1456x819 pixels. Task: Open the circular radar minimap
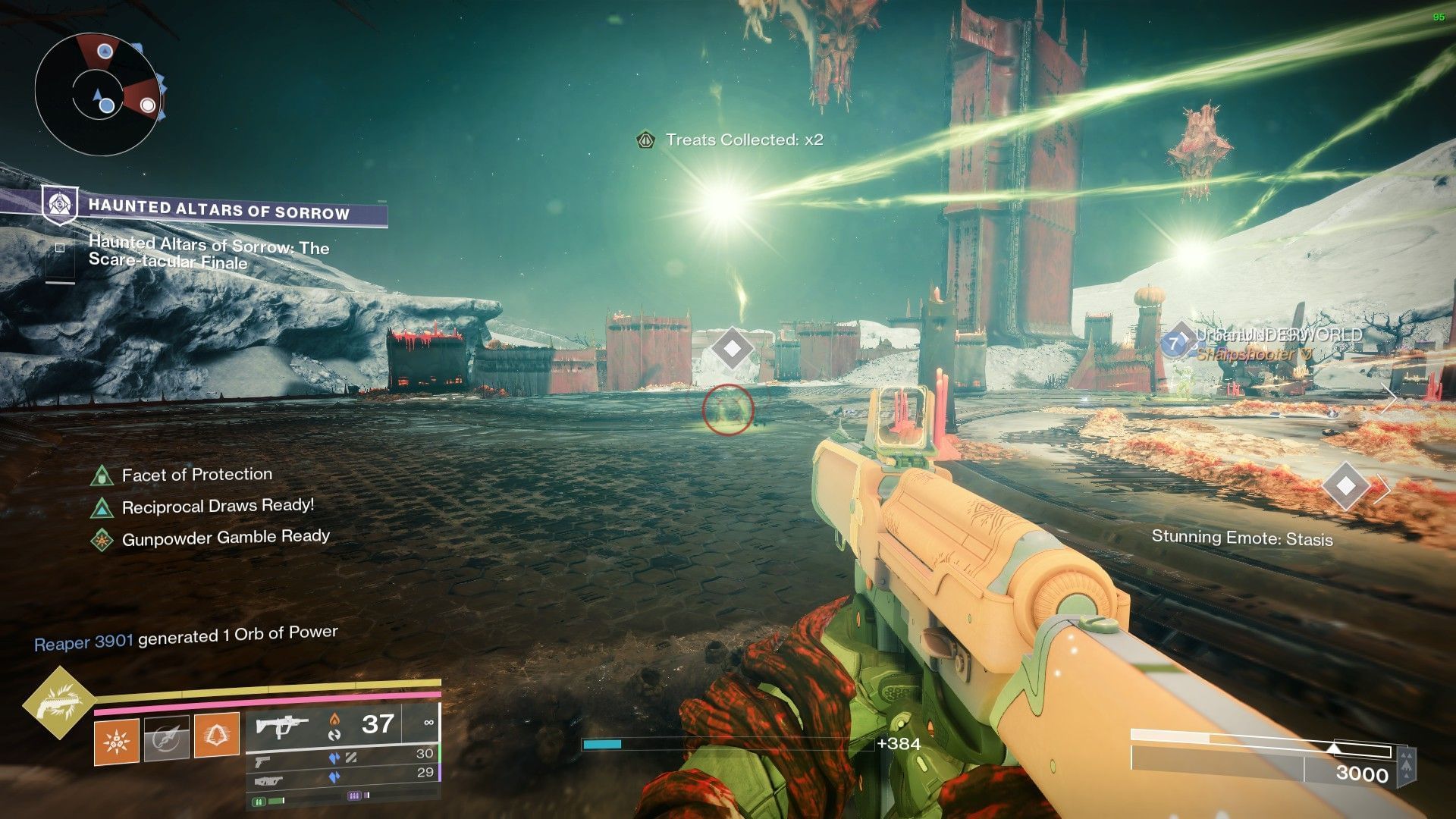pyautogui.click(x=98, y=94)
